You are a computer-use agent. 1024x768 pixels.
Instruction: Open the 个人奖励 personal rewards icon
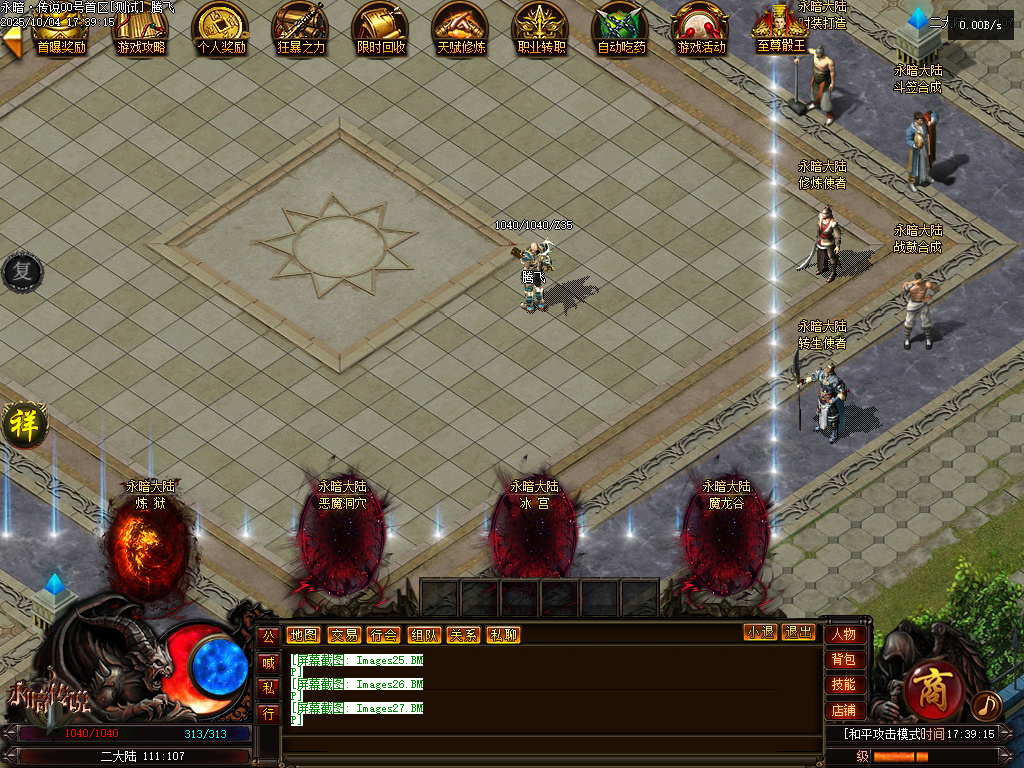[x=221, y=28]
